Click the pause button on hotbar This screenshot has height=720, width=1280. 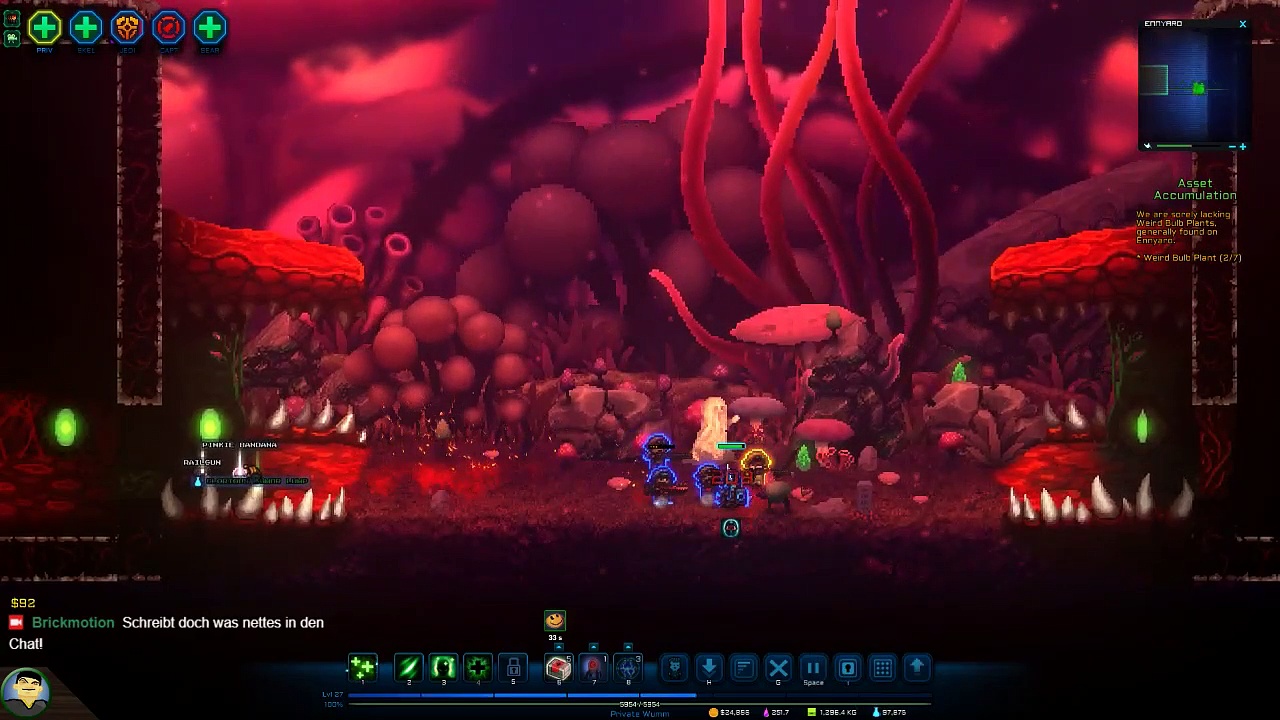tap(813, 667)
